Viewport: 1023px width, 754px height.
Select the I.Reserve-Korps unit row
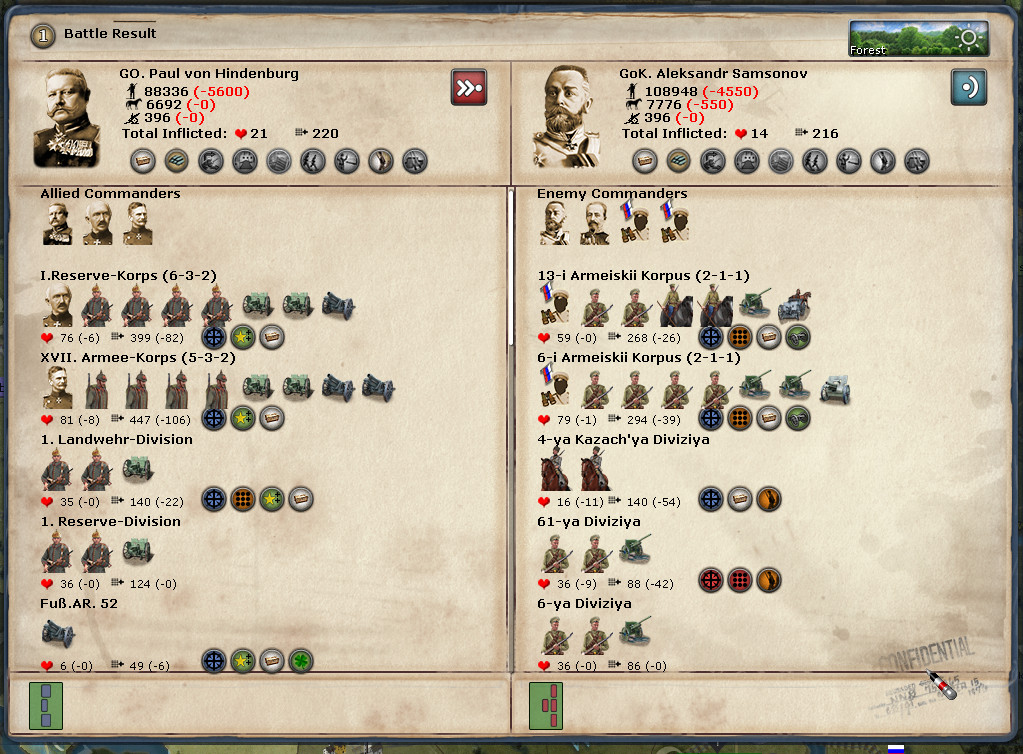coord(128,275)
